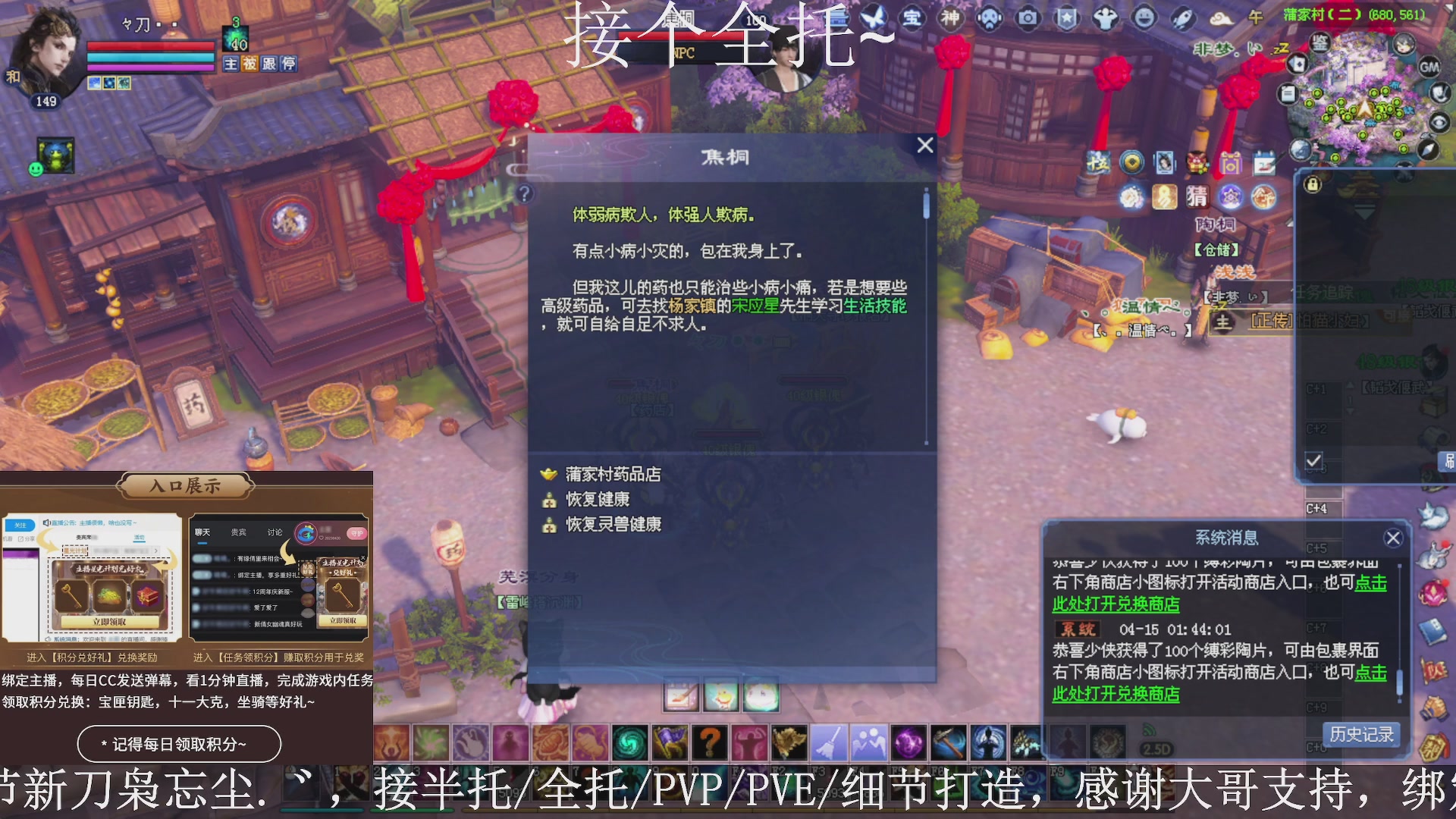Click the camera screenshot icon in top toolbar
The height and width of the screenshot is (819, 1456).
pyautogui.click(x=1028, y=17)
